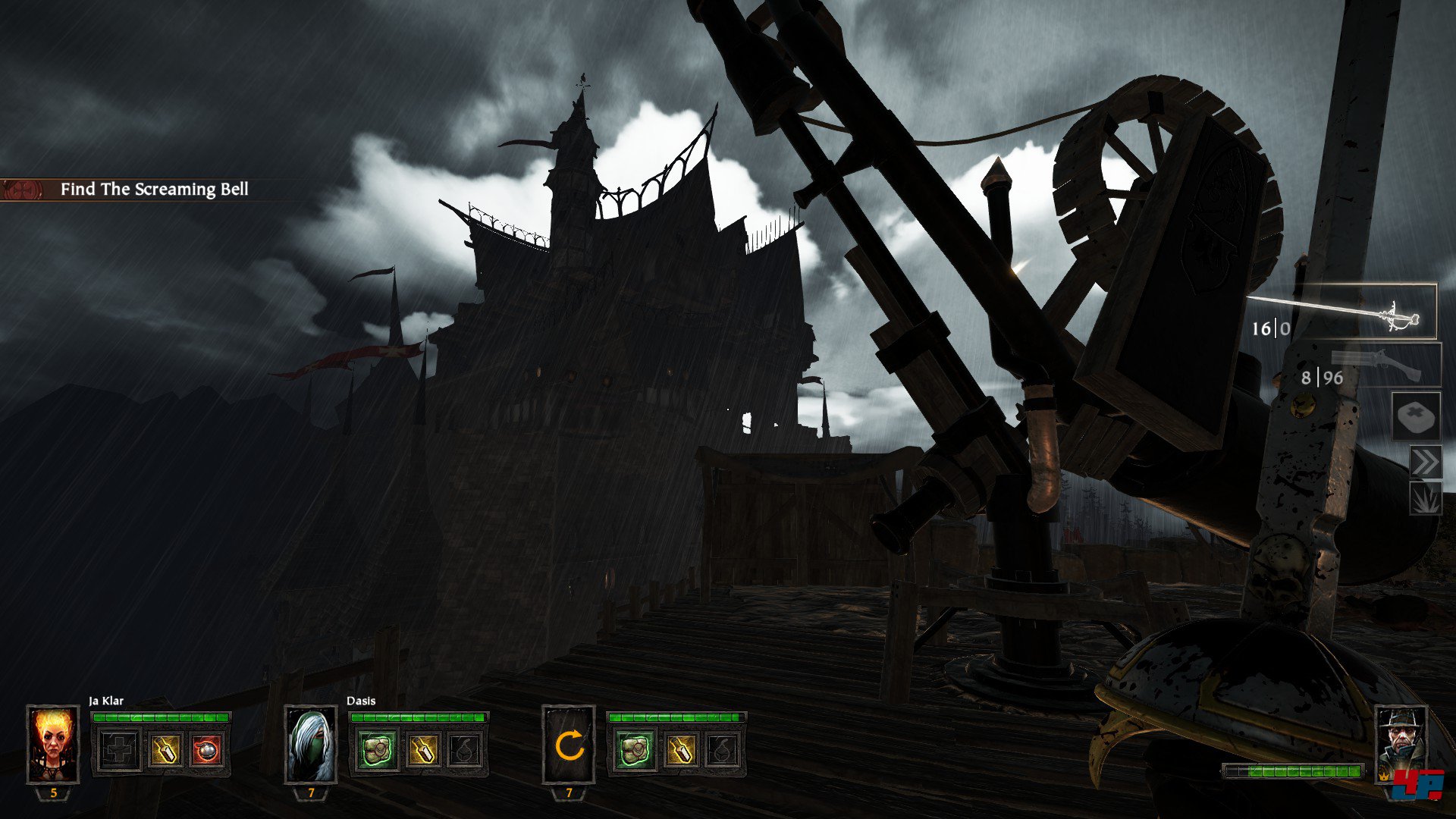Select the grenade burst slot
Screen dimensions: 1456x819
coord(1425,500)
